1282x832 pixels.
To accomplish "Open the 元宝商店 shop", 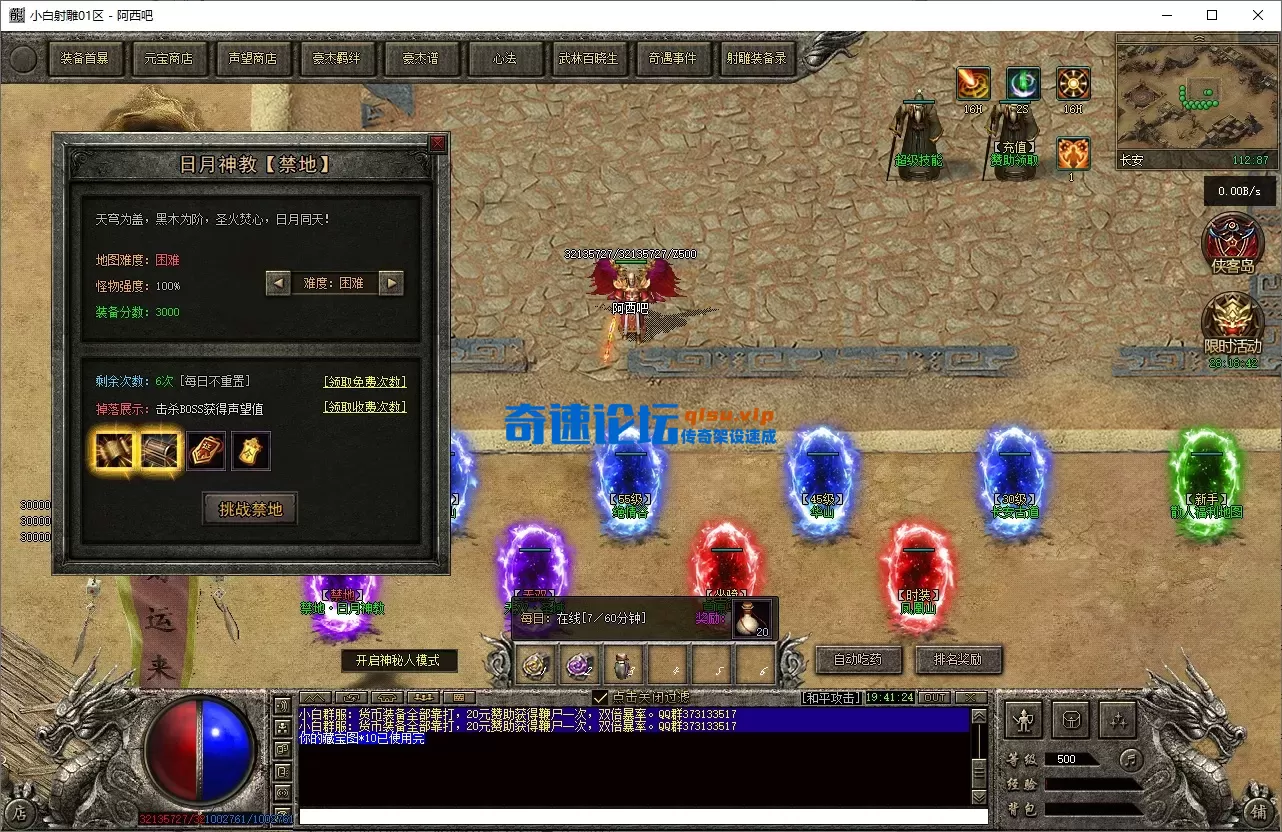I will pos(168,58).
